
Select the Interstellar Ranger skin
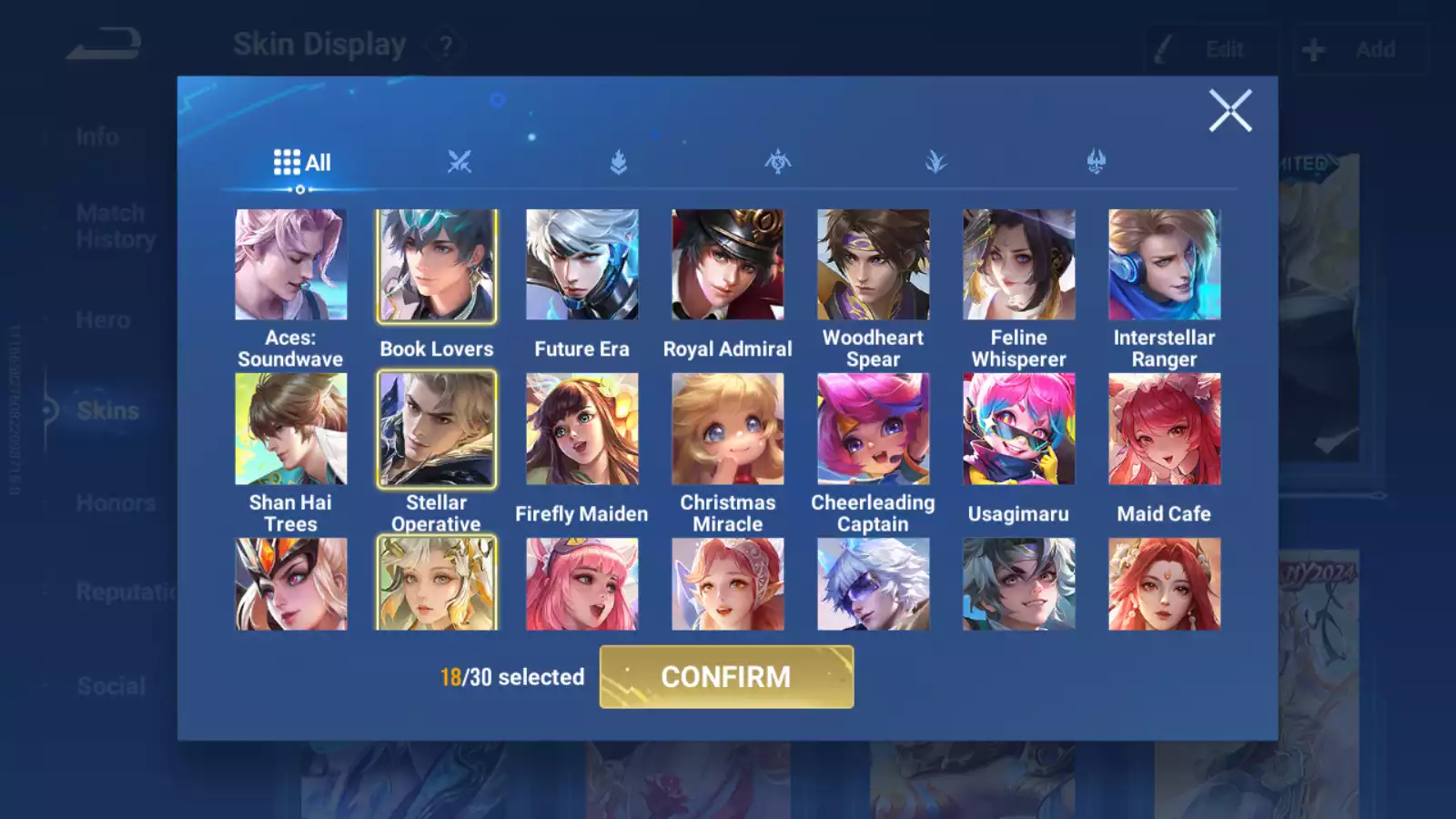(x=1164, y=265)
